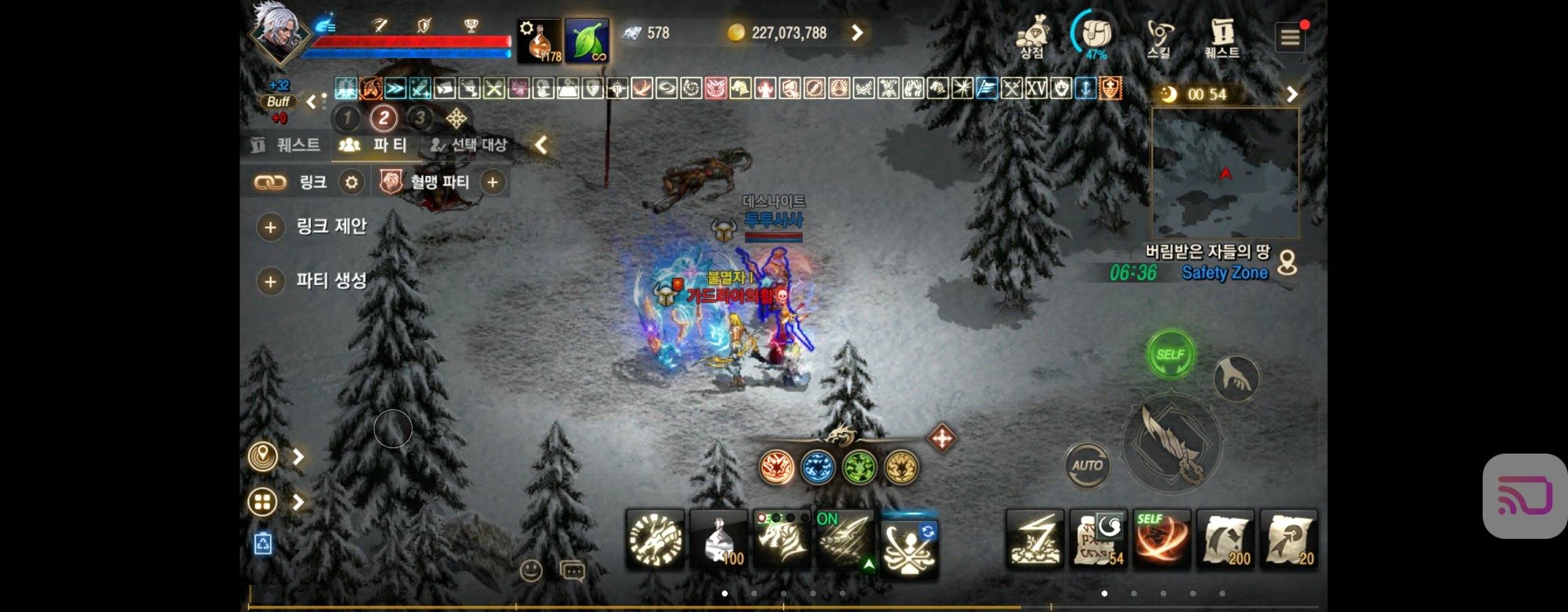Tap the hand pickup button

click(x=1236, y=378)
